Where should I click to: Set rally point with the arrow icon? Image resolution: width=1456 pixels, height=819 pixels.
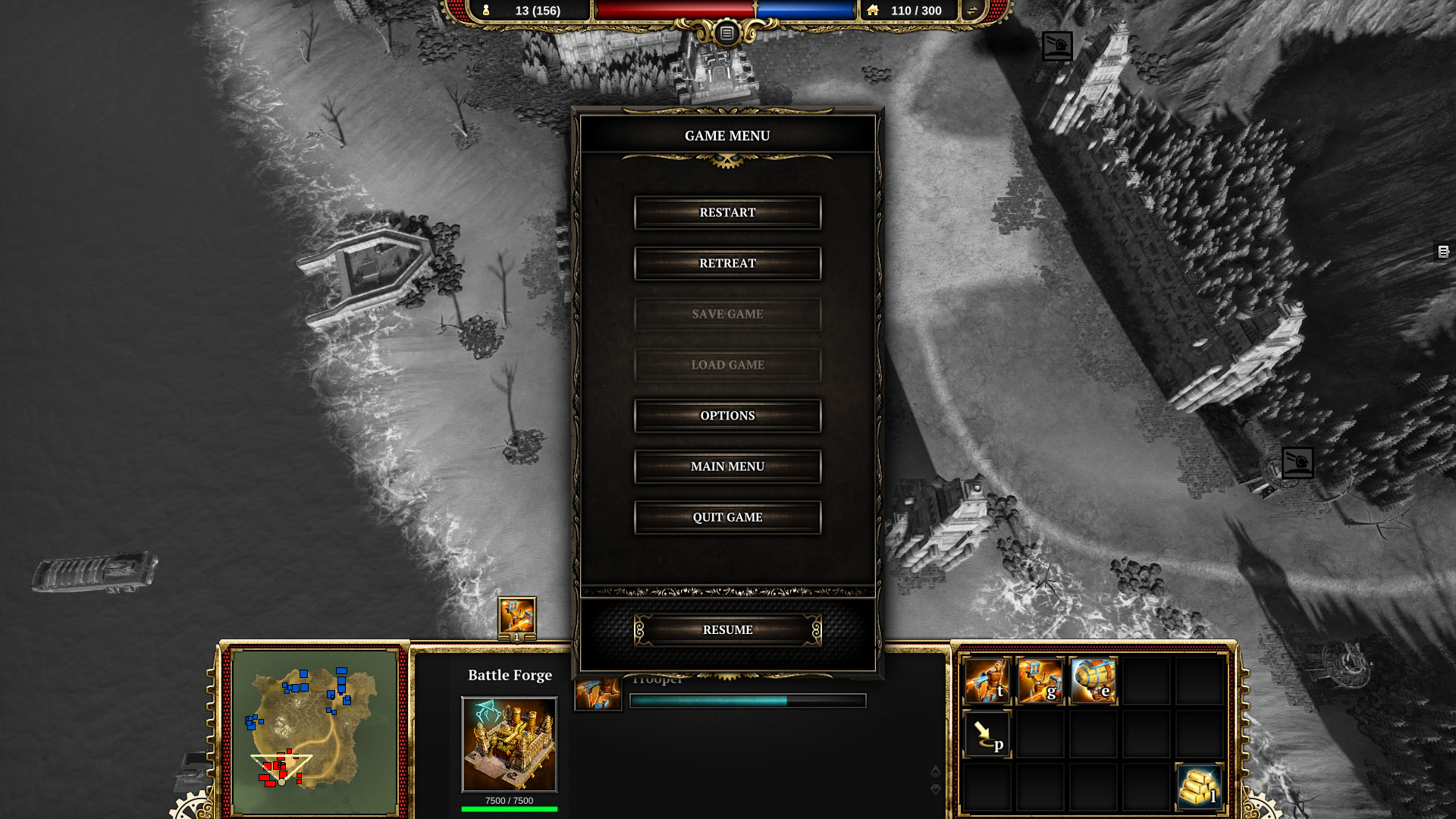[x=987, y=734]
